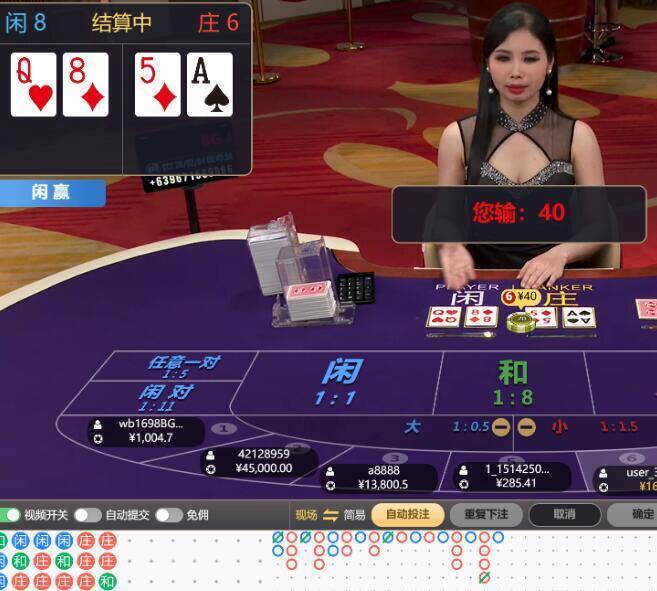Select seat 1 player wb1698BG

coord(148,431)
